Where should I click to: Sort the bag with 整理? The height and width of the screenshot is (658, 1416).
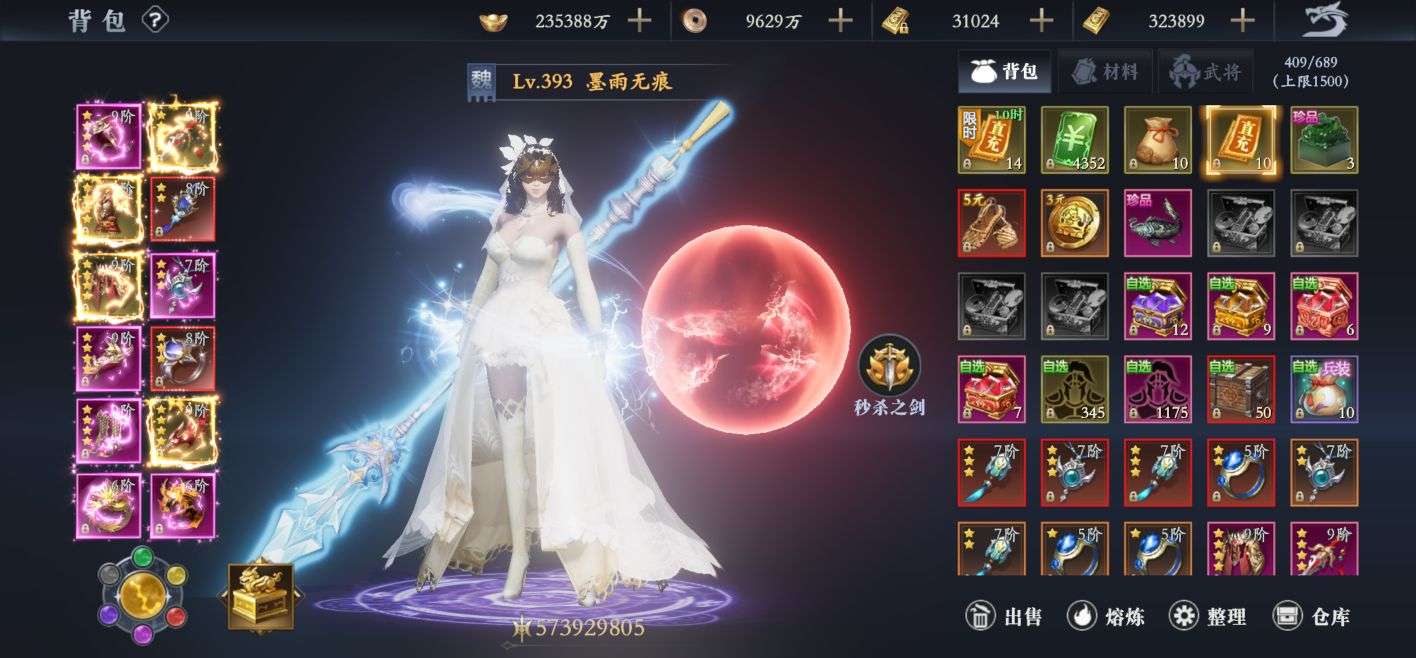coord(1208,616)
